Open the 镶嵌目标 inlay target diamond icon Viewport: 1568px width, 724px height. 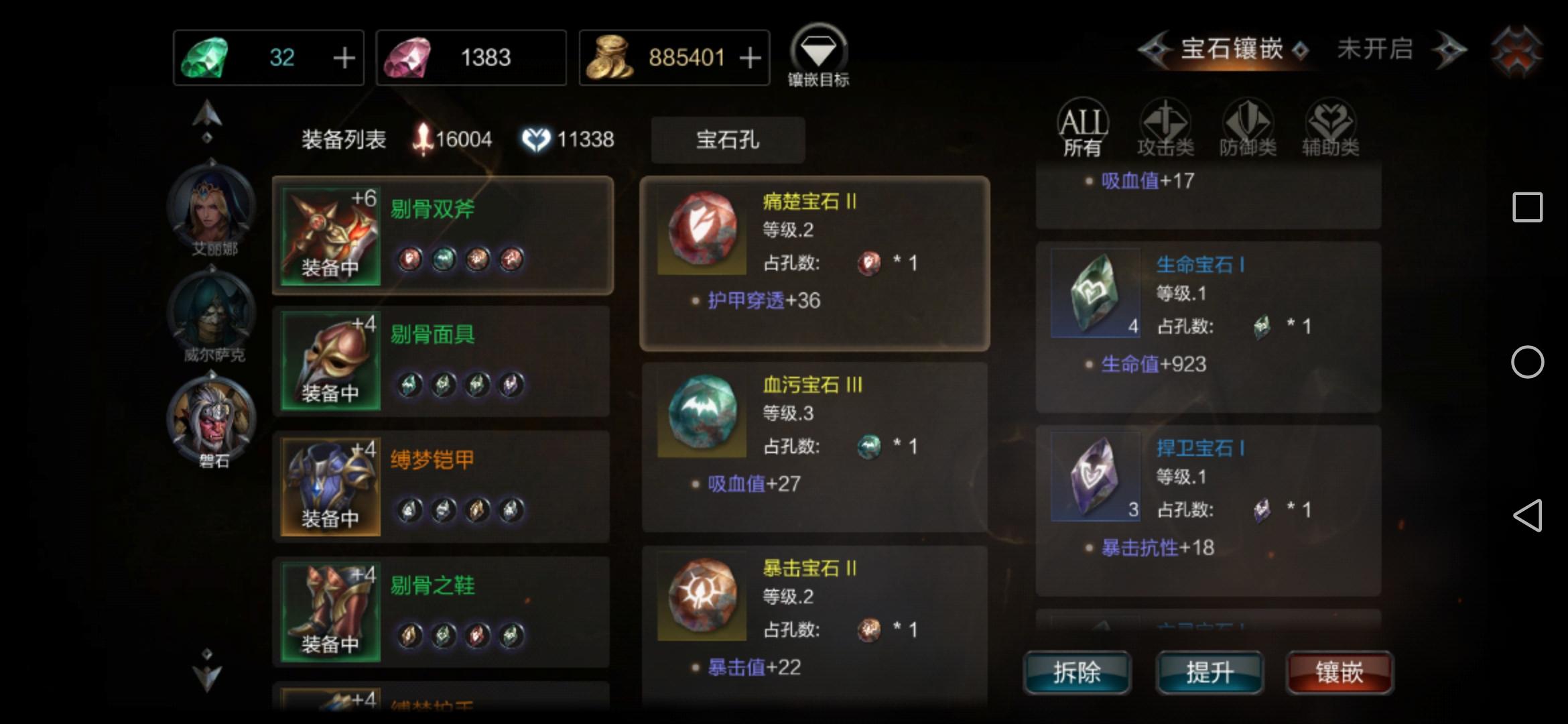click(819, 50)
